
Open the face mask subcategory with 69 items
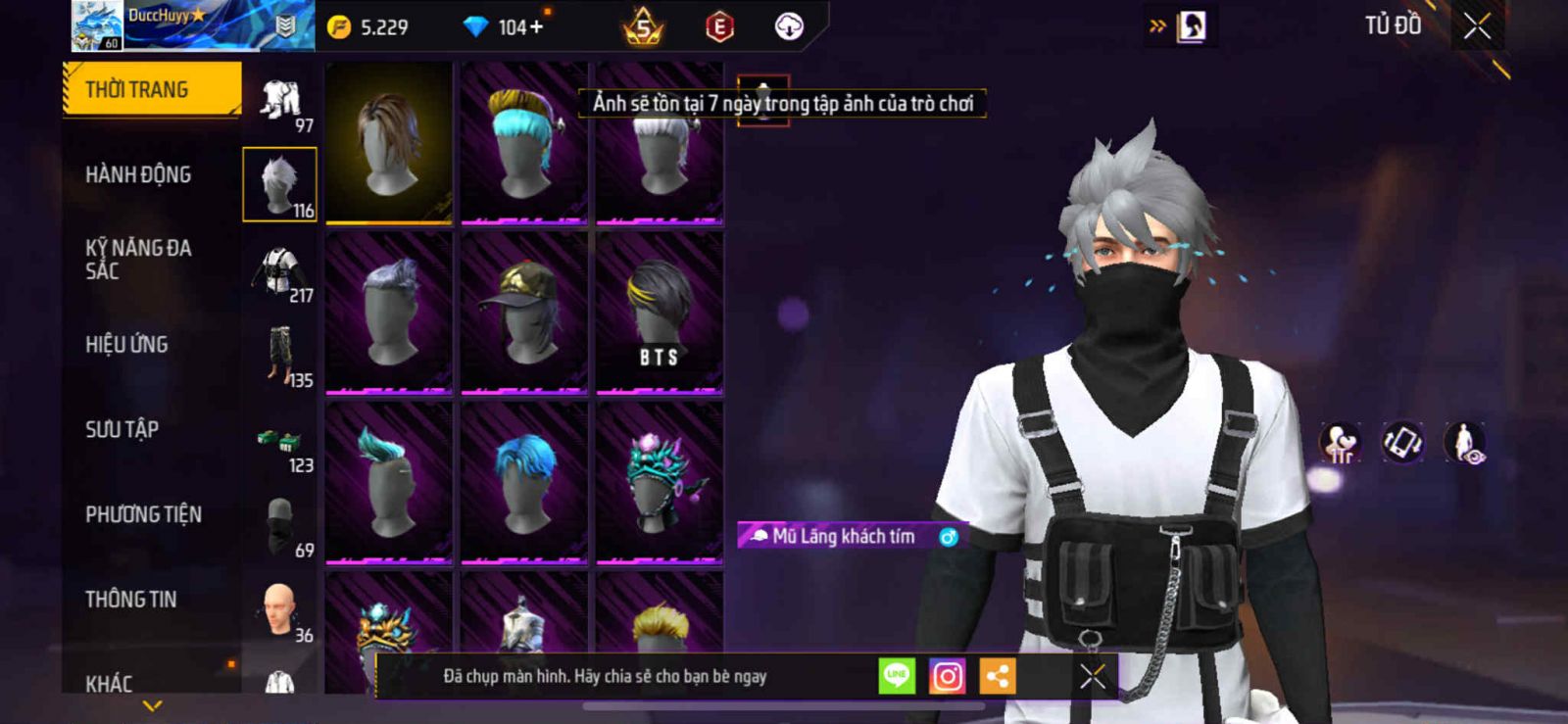point(280,525)
